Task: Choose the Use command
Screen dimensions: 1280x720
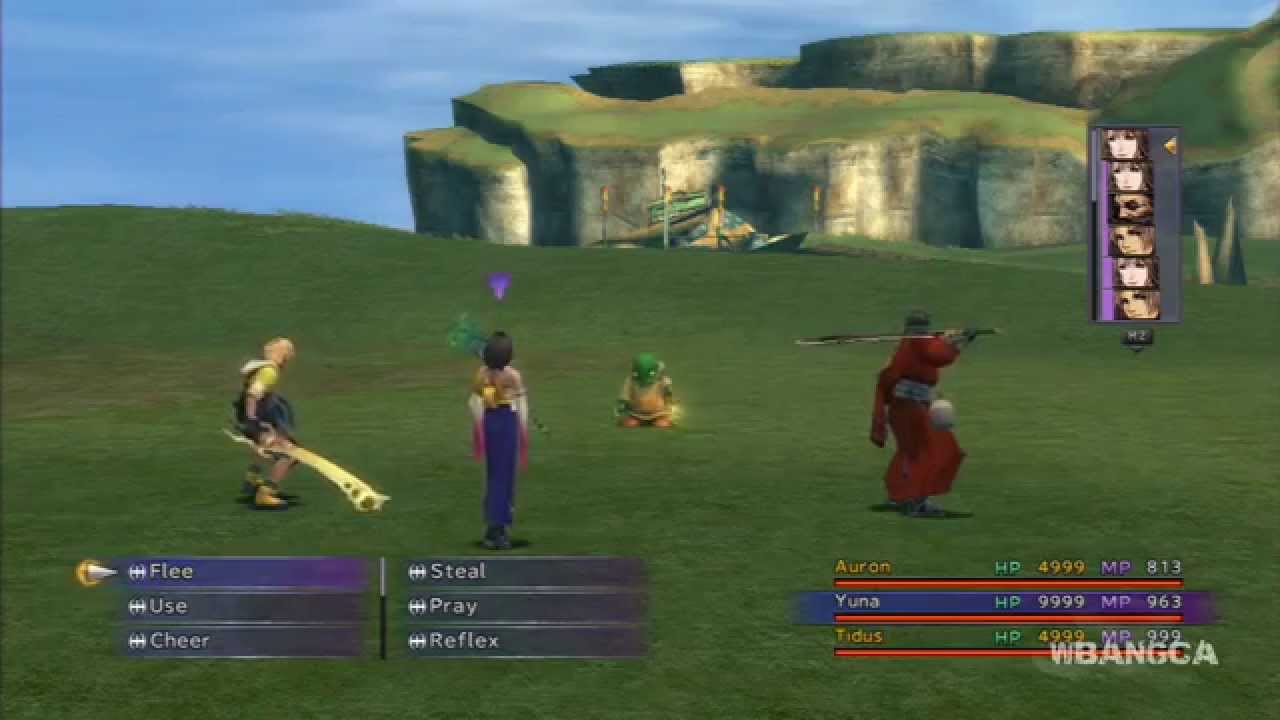Action: (x=240, y=606)
